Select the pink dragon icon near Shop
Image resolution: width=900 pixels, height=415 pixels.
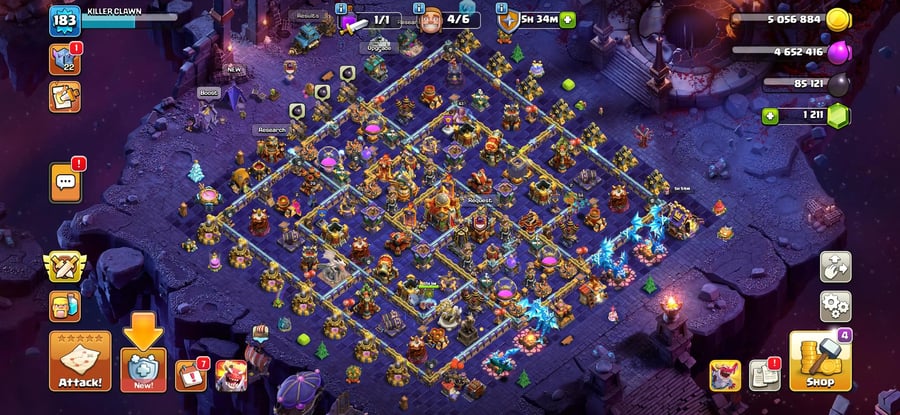click(x=725, y=375)
